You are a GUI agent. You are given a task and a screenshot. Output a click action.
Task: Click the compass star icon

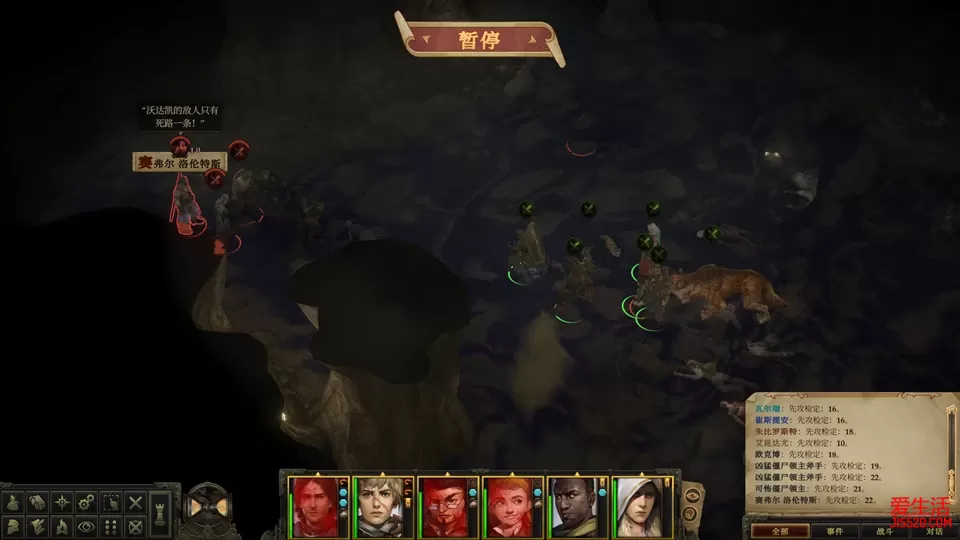[x=63, y=502]
